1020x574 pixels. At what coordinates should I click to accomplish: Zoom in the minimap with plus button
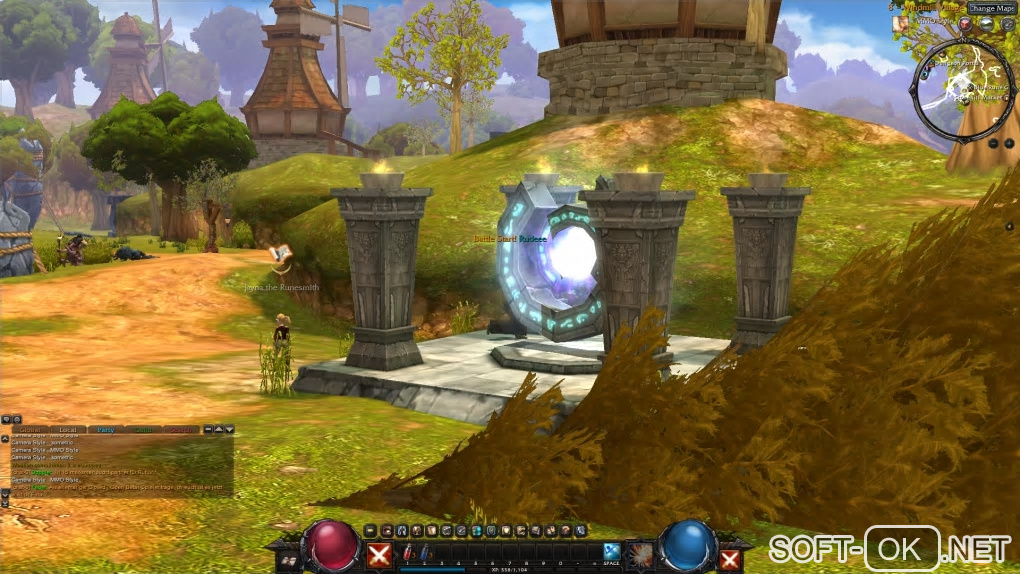(x=1008, y=143)
